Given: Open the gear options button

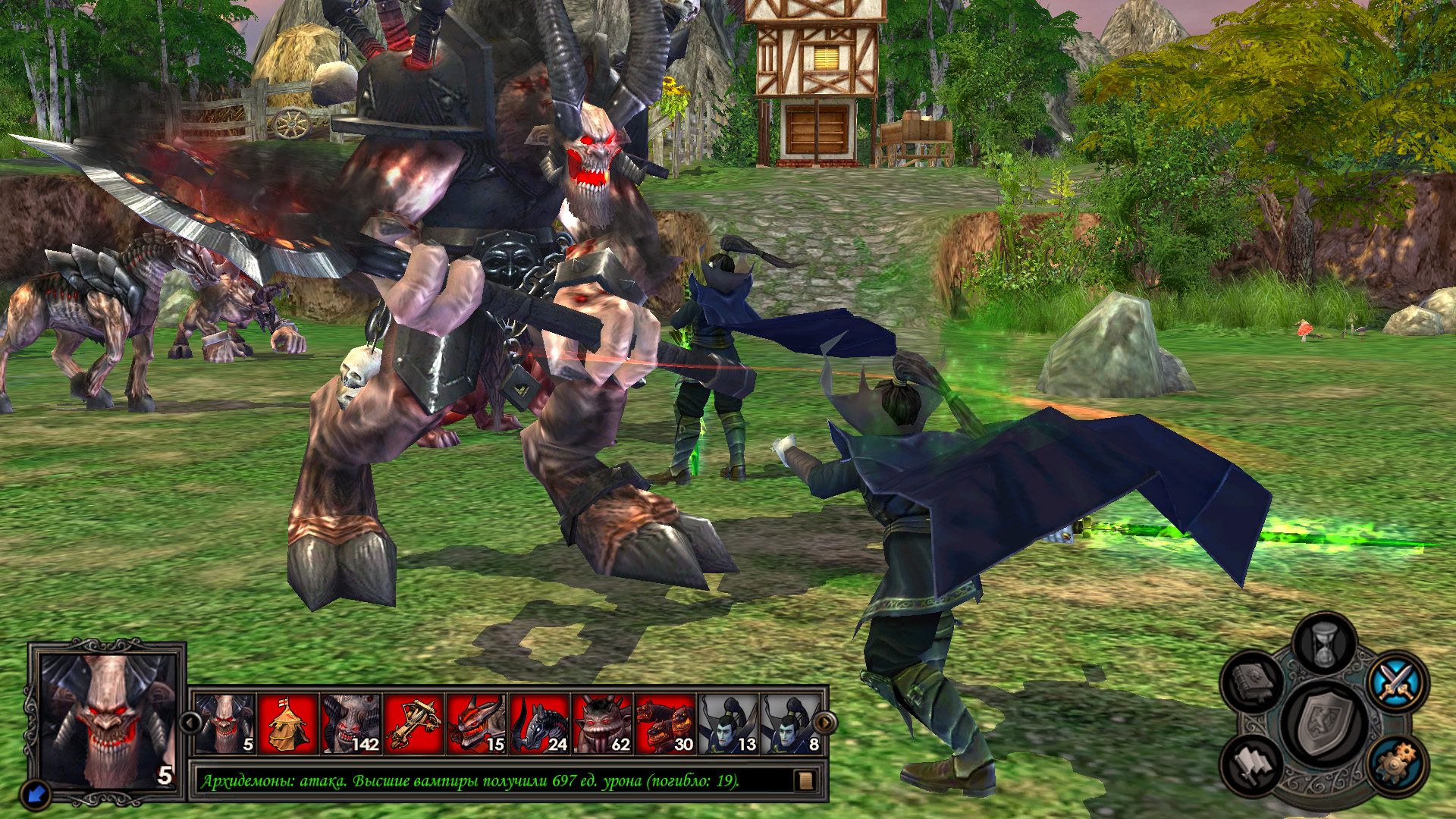Looking at the screenshot, I should click(1397, 763).
